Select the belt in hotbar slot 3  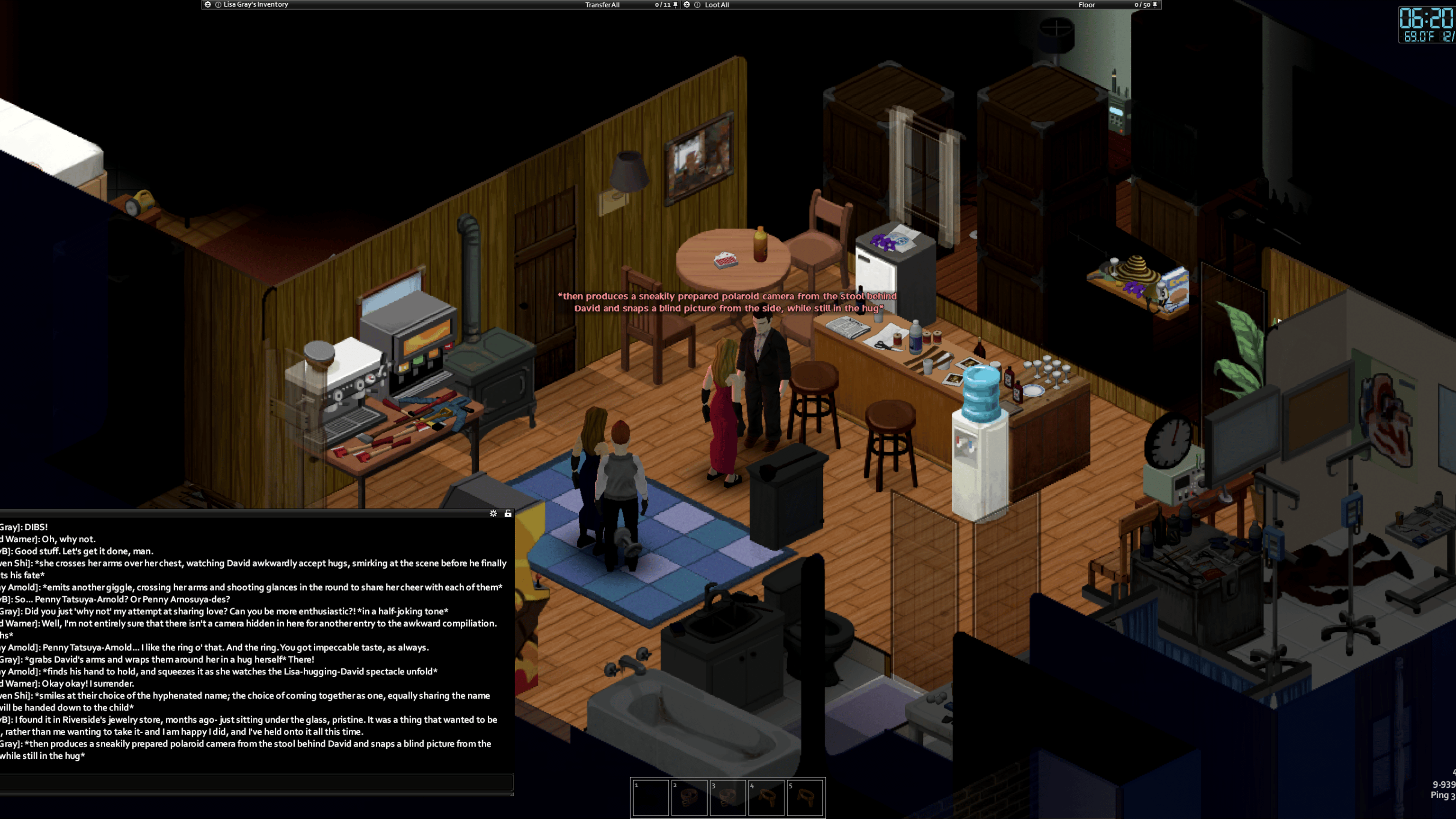[728, 798]
